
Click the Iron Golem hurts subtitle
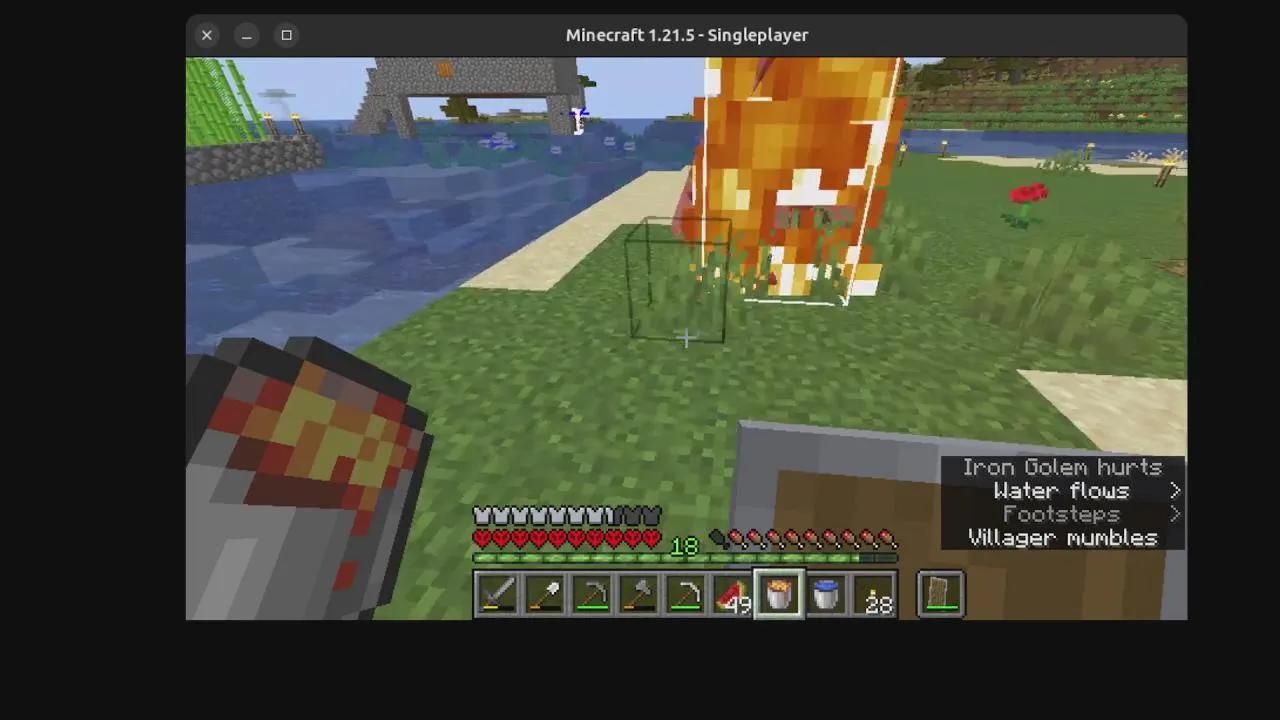[1062, 467]
